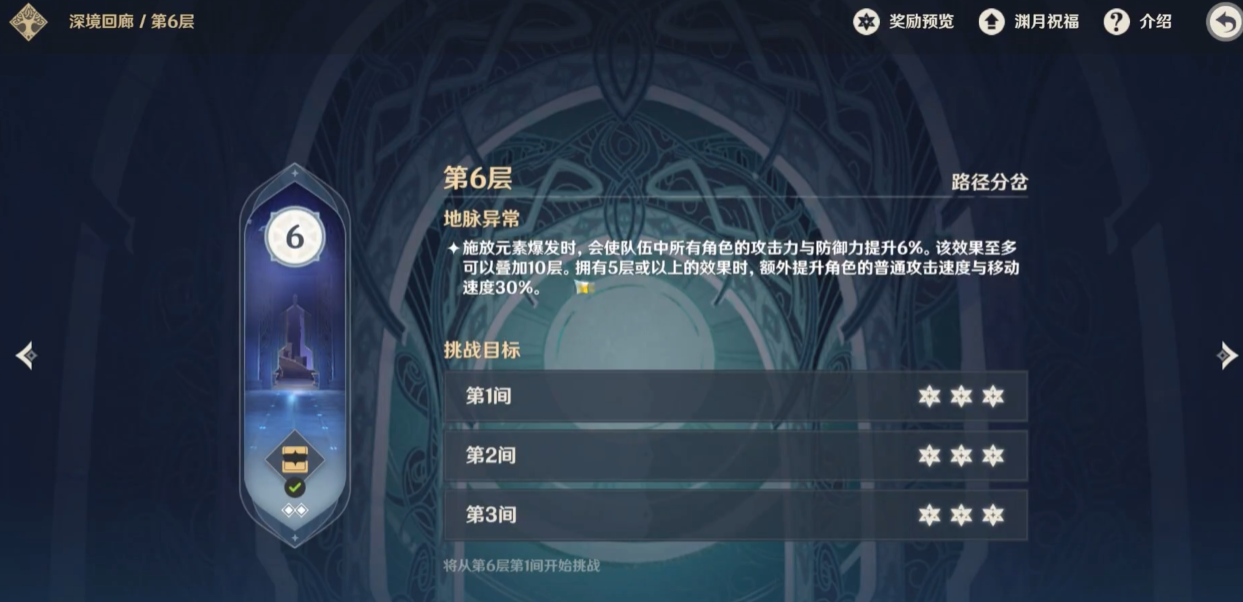The width and height of the screenshot is (1243, 602).
Task: Click the return arrow button
Action: coord(1224,22)
